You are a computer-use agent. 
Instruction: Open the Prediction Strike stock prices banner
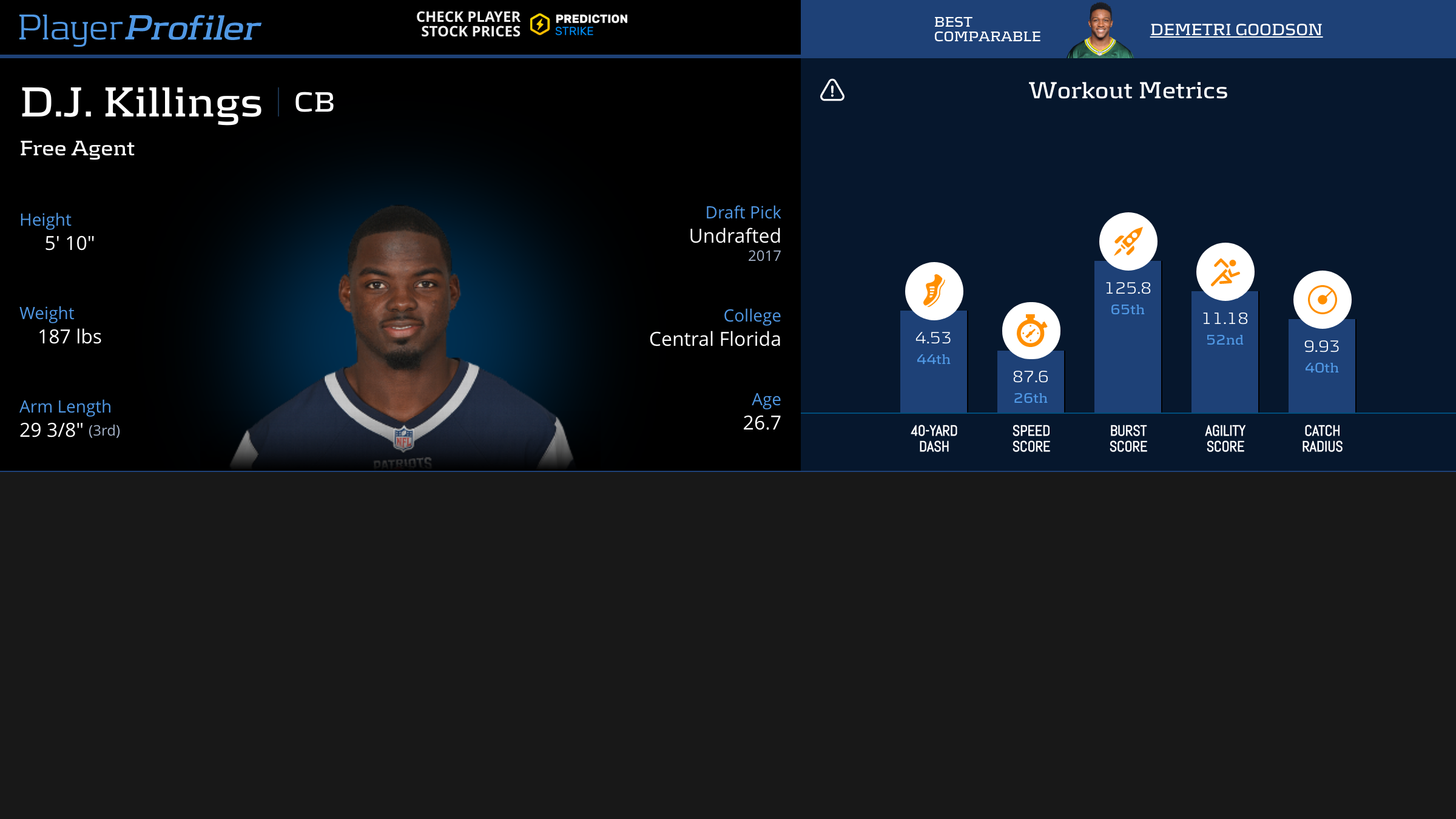pyautogui.click(x=522, y=24)
